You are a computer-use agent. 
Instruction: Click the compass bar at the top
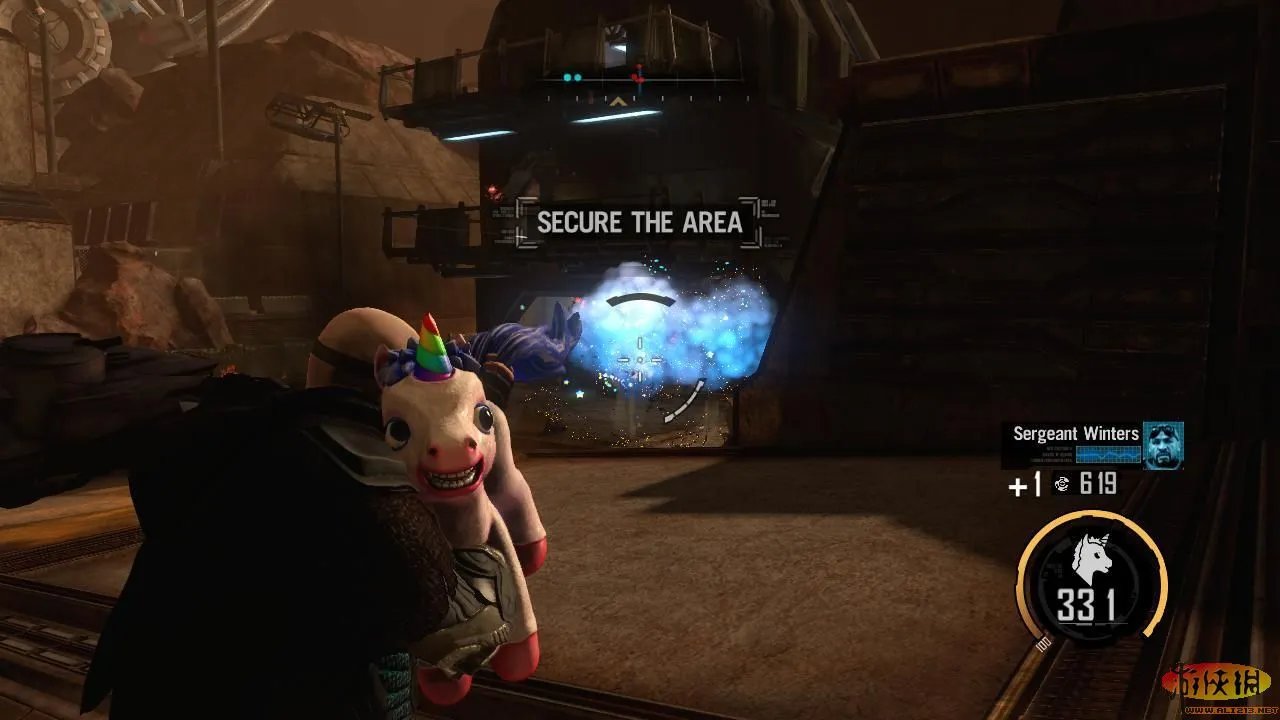(x=640, y=78)
